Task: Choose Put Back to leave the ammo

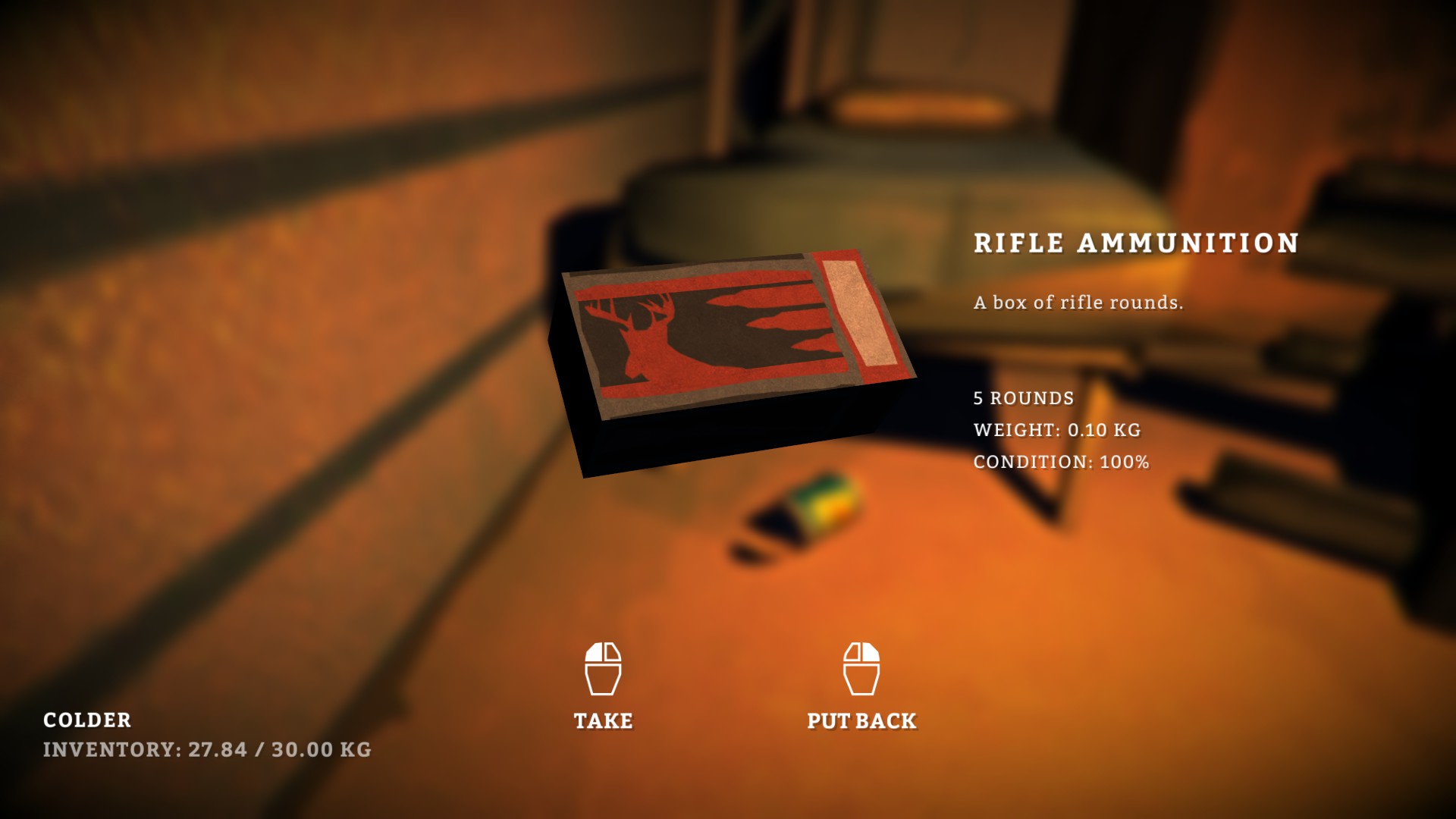Action: 861,686
